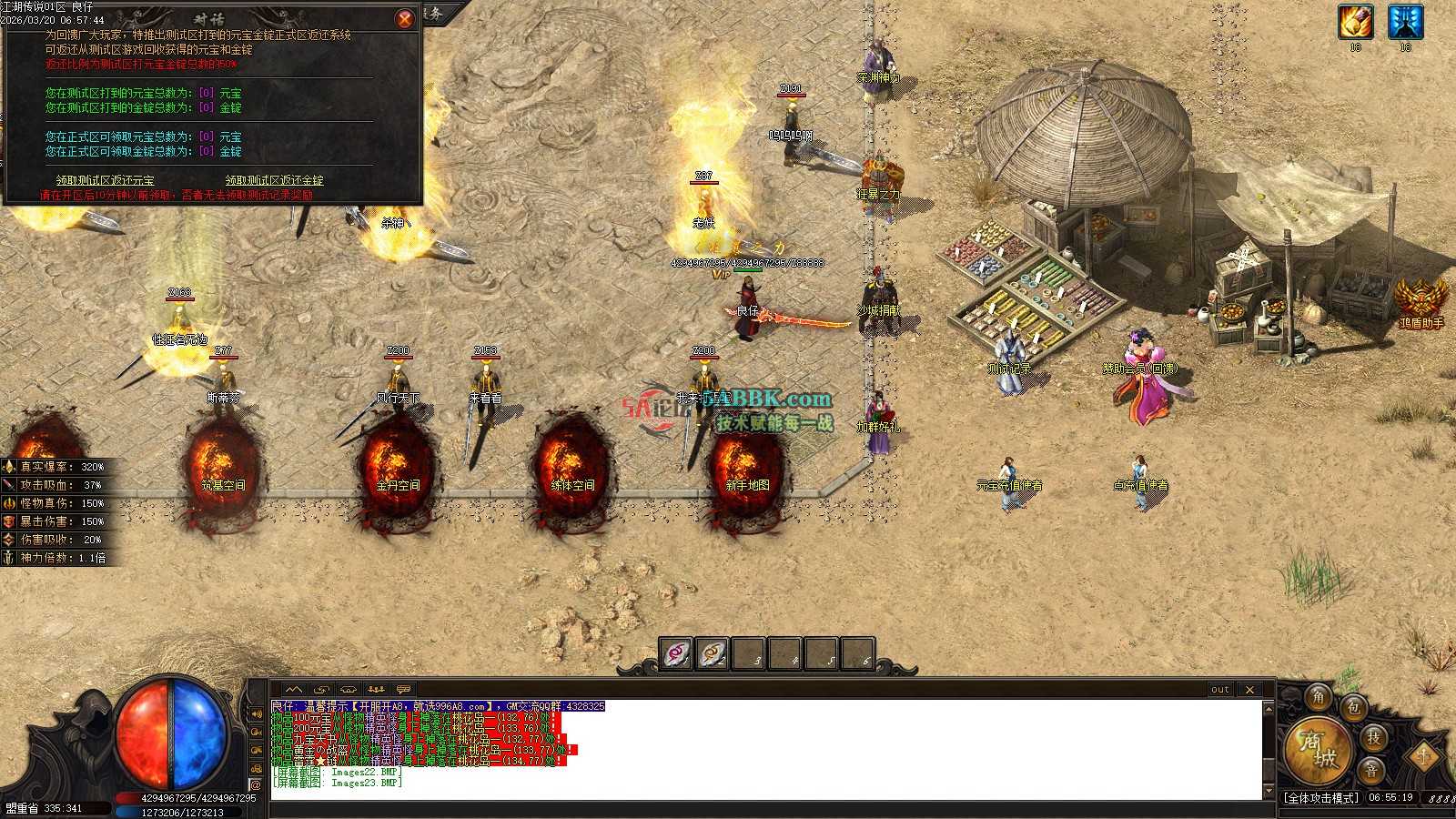Image resolution: width=1456 pixels, height=819 pixels.
Task: Select the speech bubble chat channel button
Action: [x=403, y=690]
